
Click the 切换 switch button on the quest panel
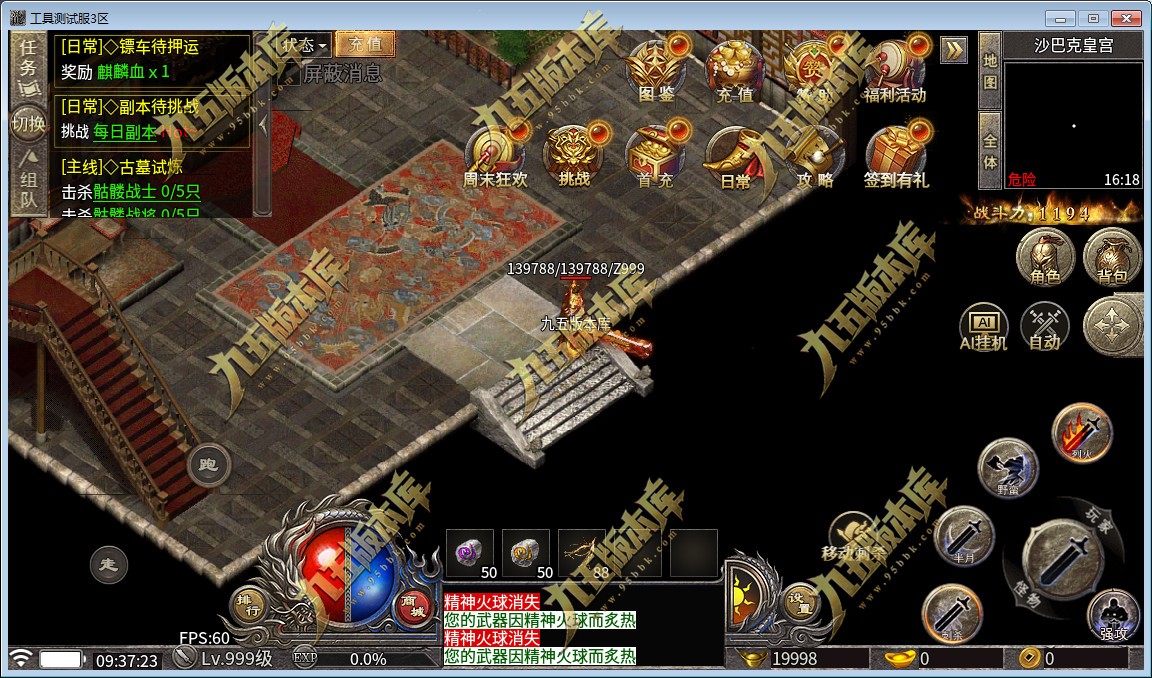28,123
